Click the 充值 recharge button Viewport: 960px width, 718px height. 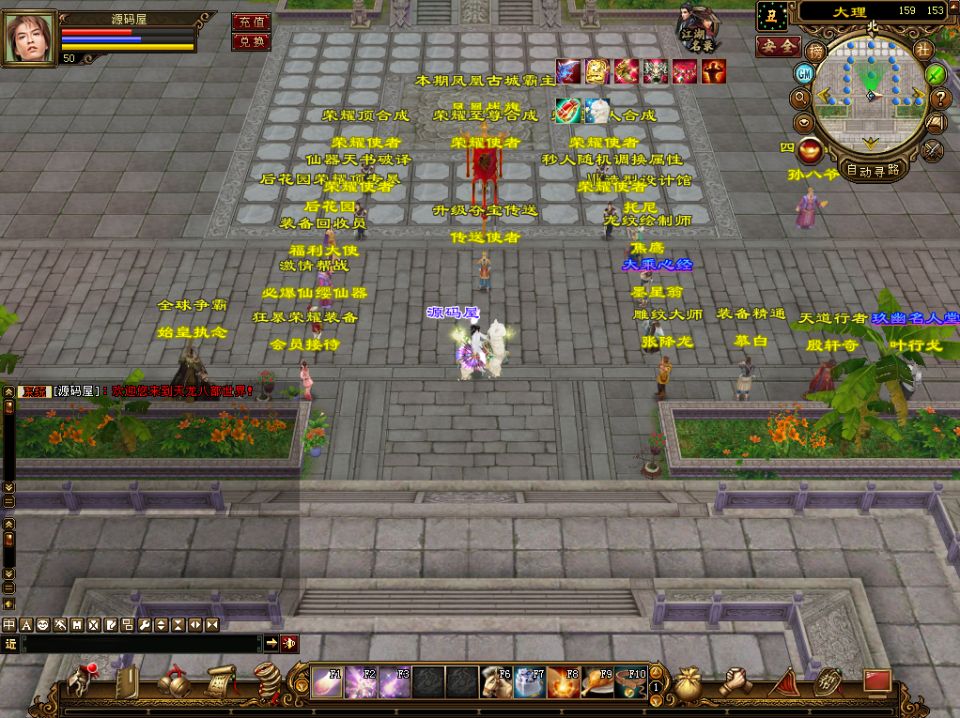[x=250, y=21]
